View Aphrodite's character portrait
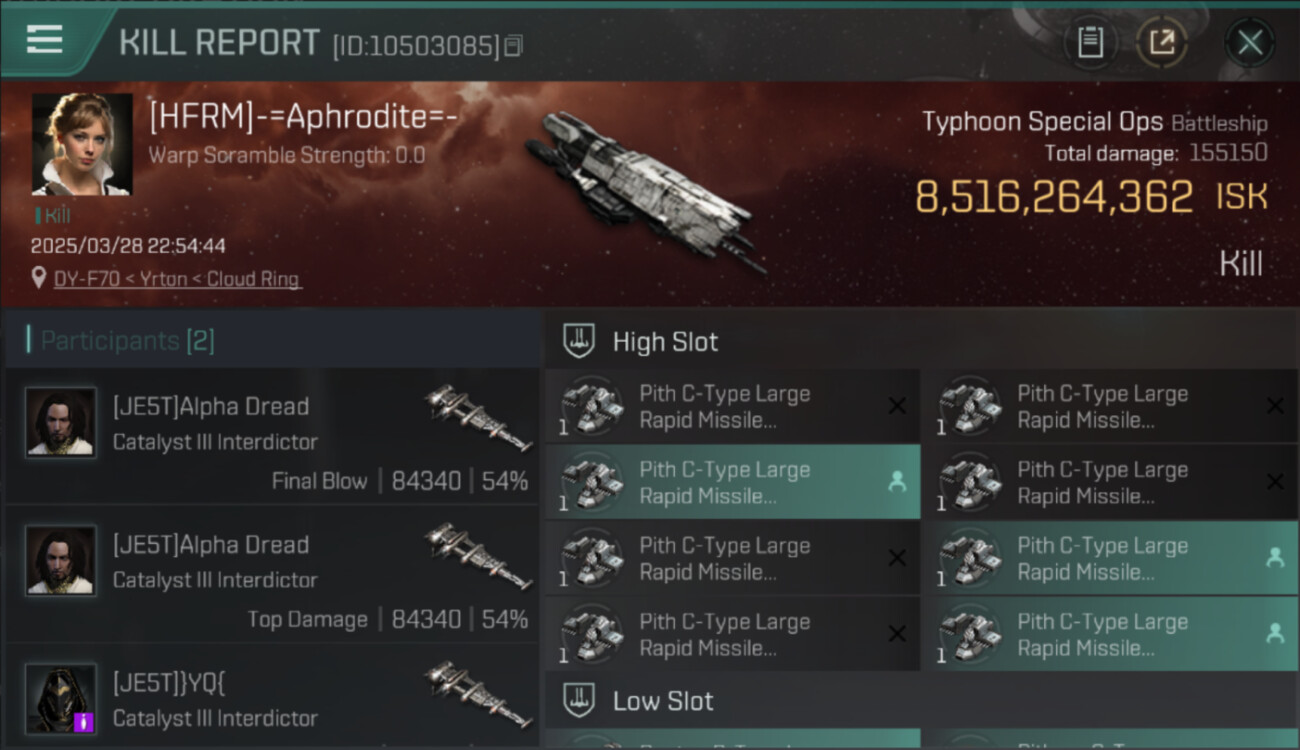Screen dimensions: 1300x750 [x=82, y=144]
